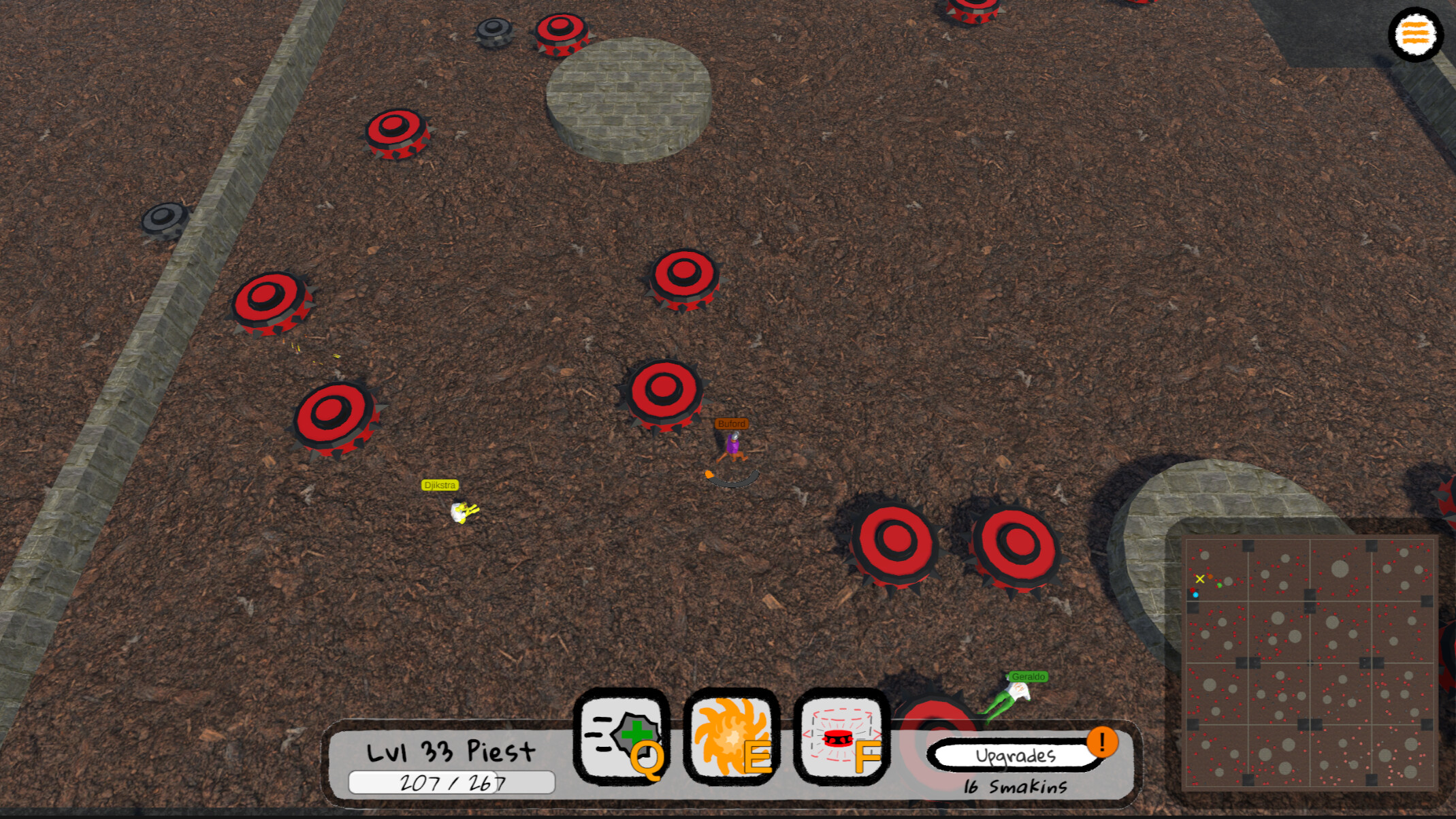Image resolution: width=1456 pixels, height=819 pixels.
Task: Click the gray inactive trap near the left road
Action: click(x=163, y=217)
